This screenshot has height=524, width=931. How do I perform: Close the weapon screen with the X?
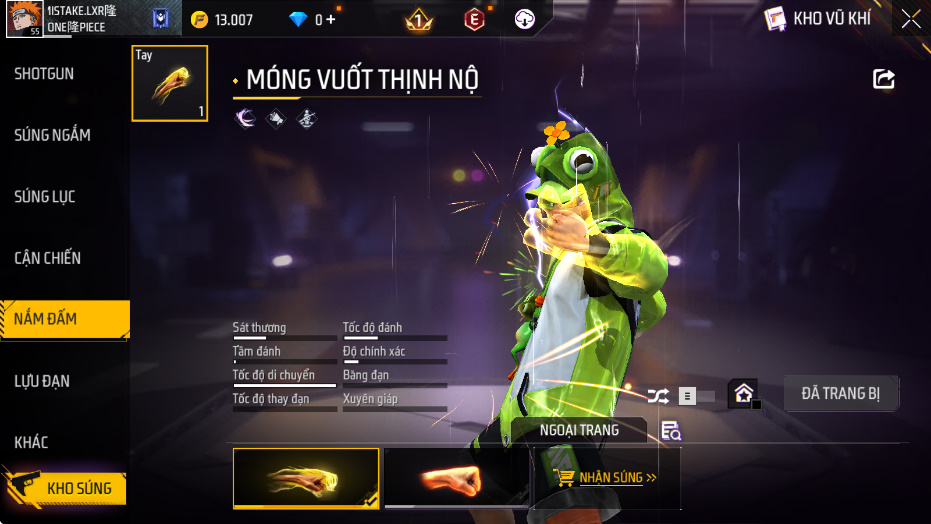[910, 18]
